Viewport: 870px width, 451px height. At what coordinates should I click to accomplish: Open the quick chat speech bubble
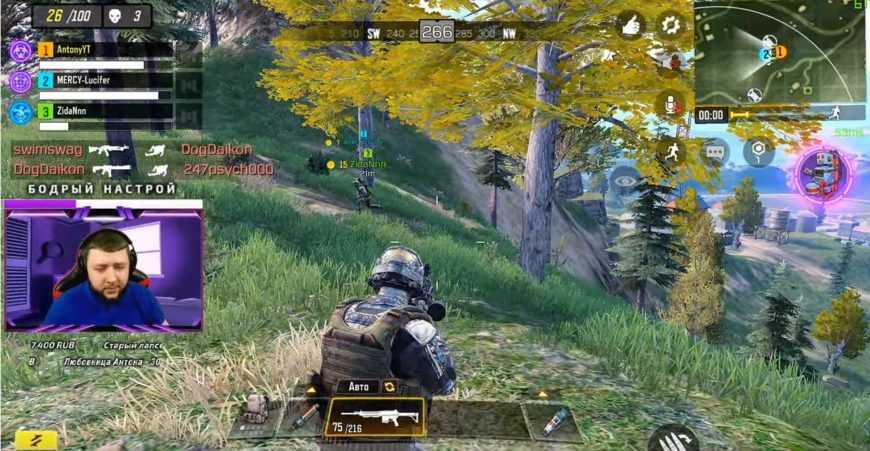pos(715,152)
